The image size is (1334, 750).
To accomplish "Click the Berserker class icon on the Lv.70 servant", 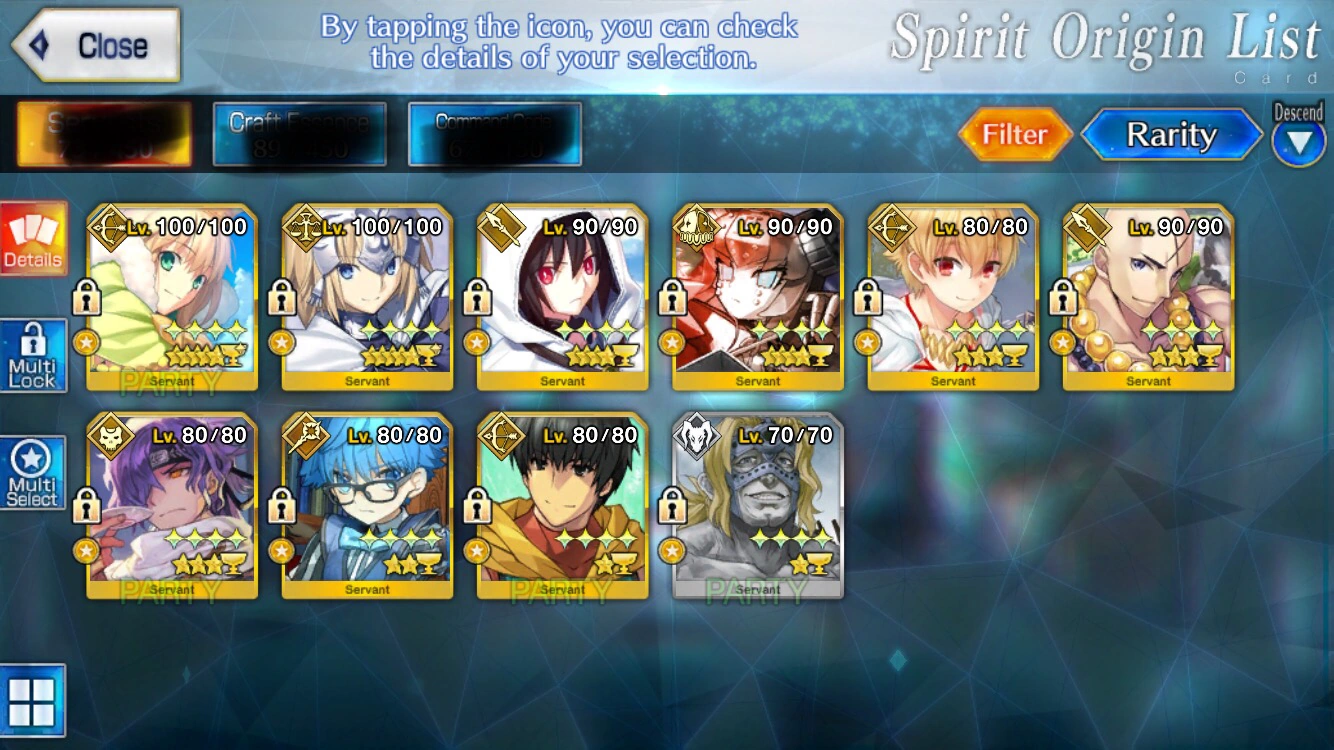I will click(x=696, y=434).
